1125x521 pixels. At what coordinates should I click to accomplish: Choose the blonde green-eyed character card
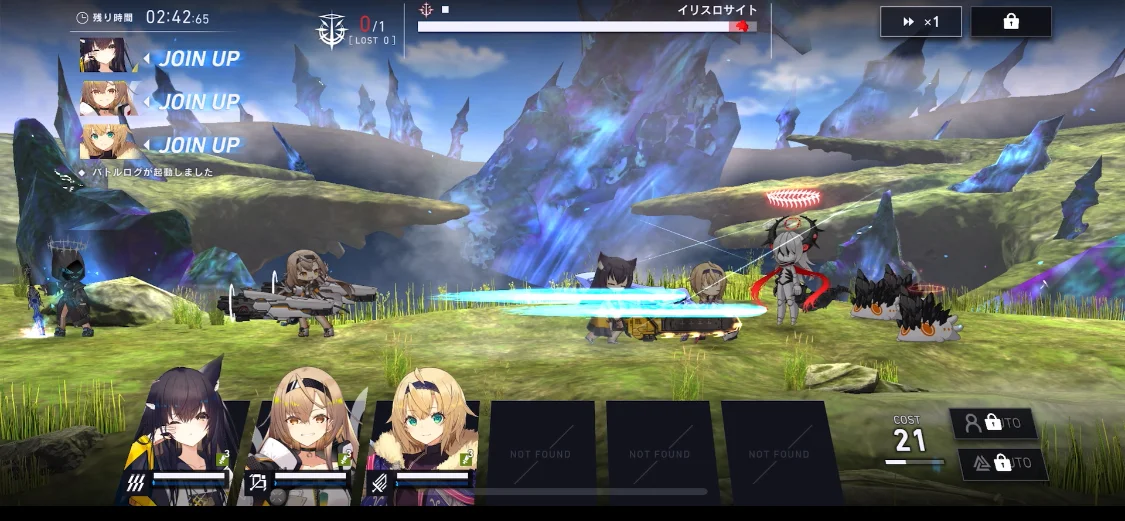click(x=423, y=440)
